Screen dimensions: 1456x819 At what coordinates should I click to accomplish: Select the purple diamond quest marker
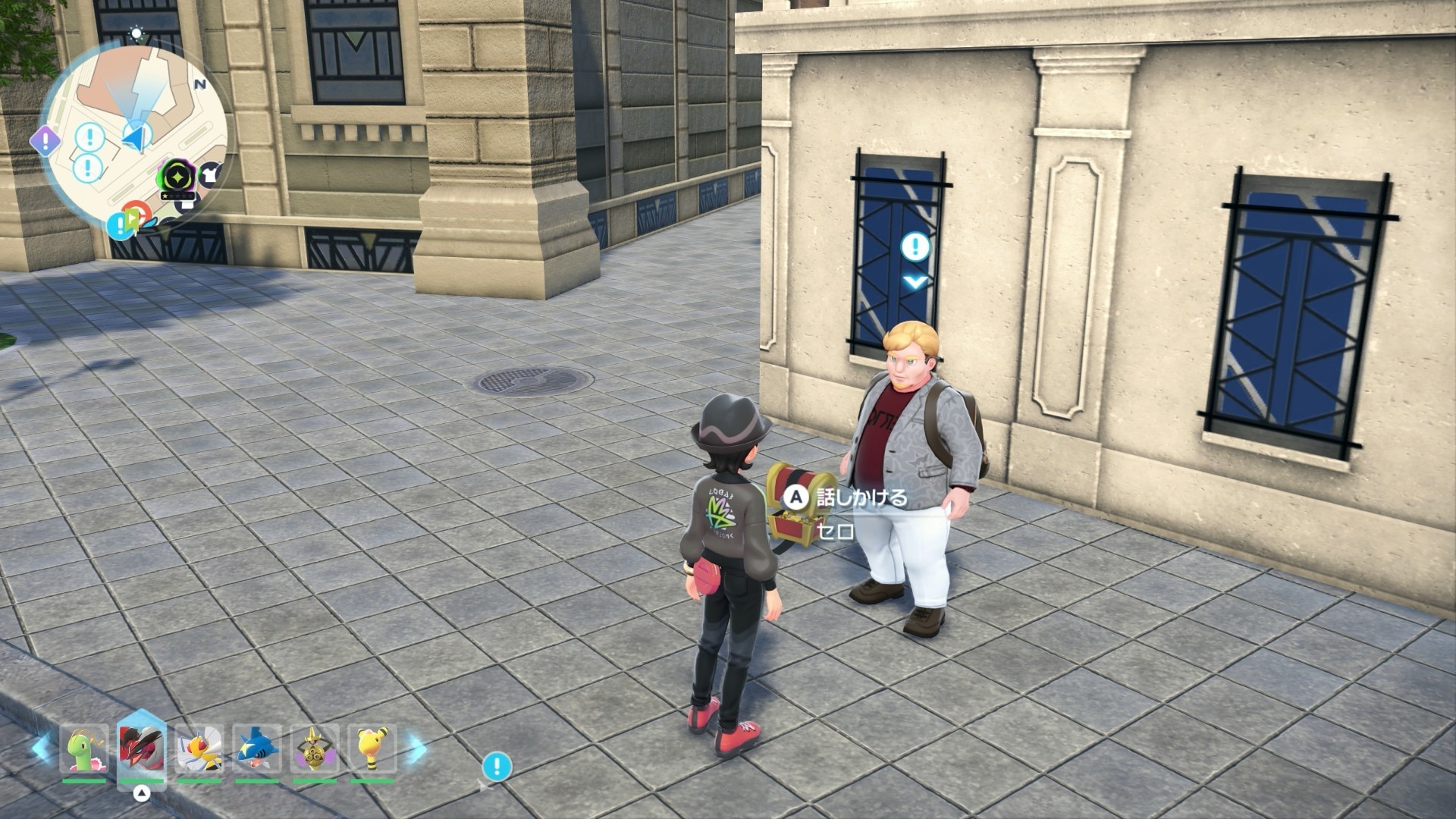pyautogui.click(x=45, y=139)
